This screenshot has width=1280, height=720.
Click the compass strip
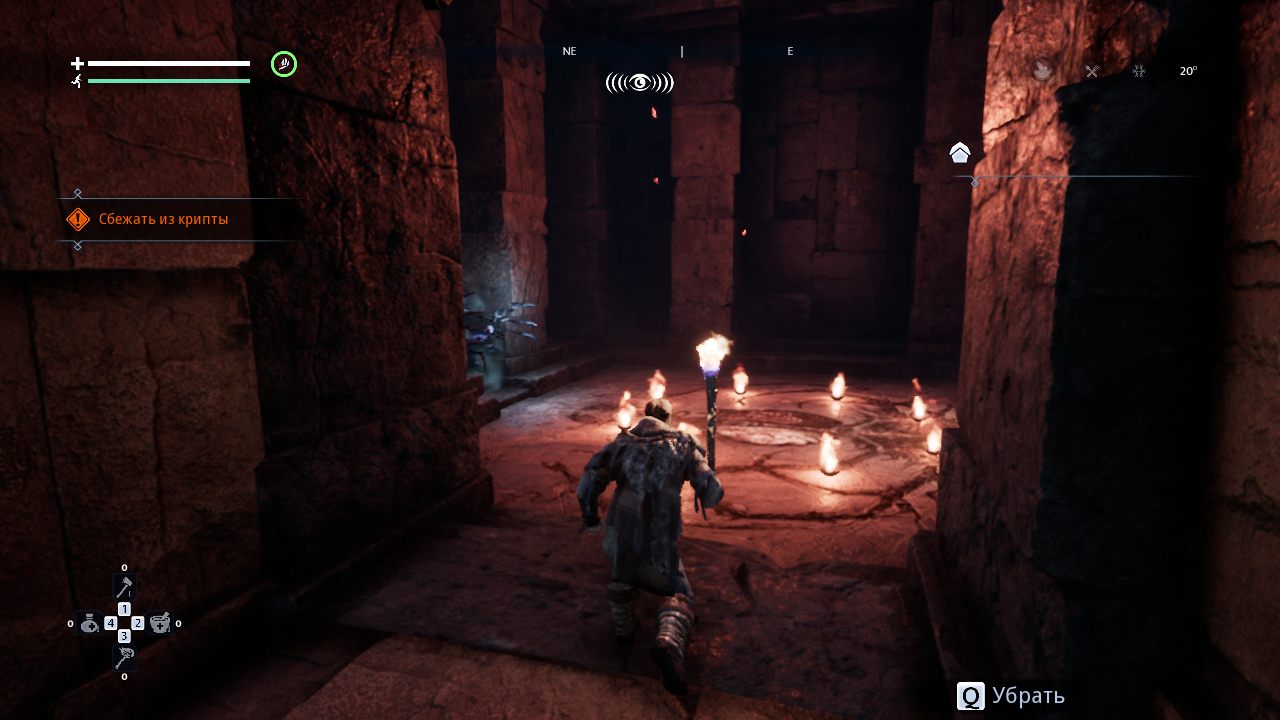pos(680,51)
